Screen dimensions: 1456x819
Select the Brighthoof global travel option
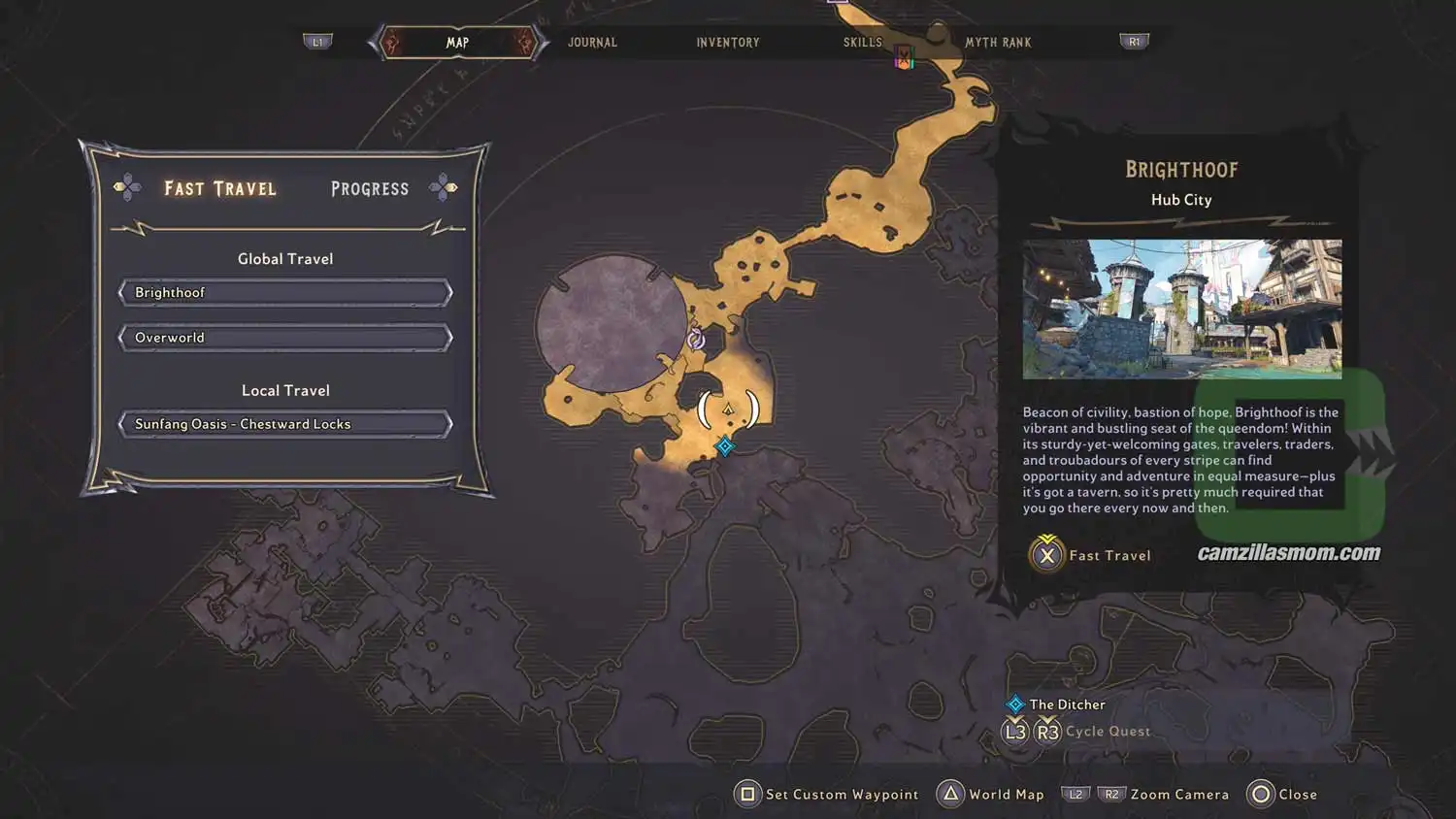pyautogui.click(x=284, y=292)
